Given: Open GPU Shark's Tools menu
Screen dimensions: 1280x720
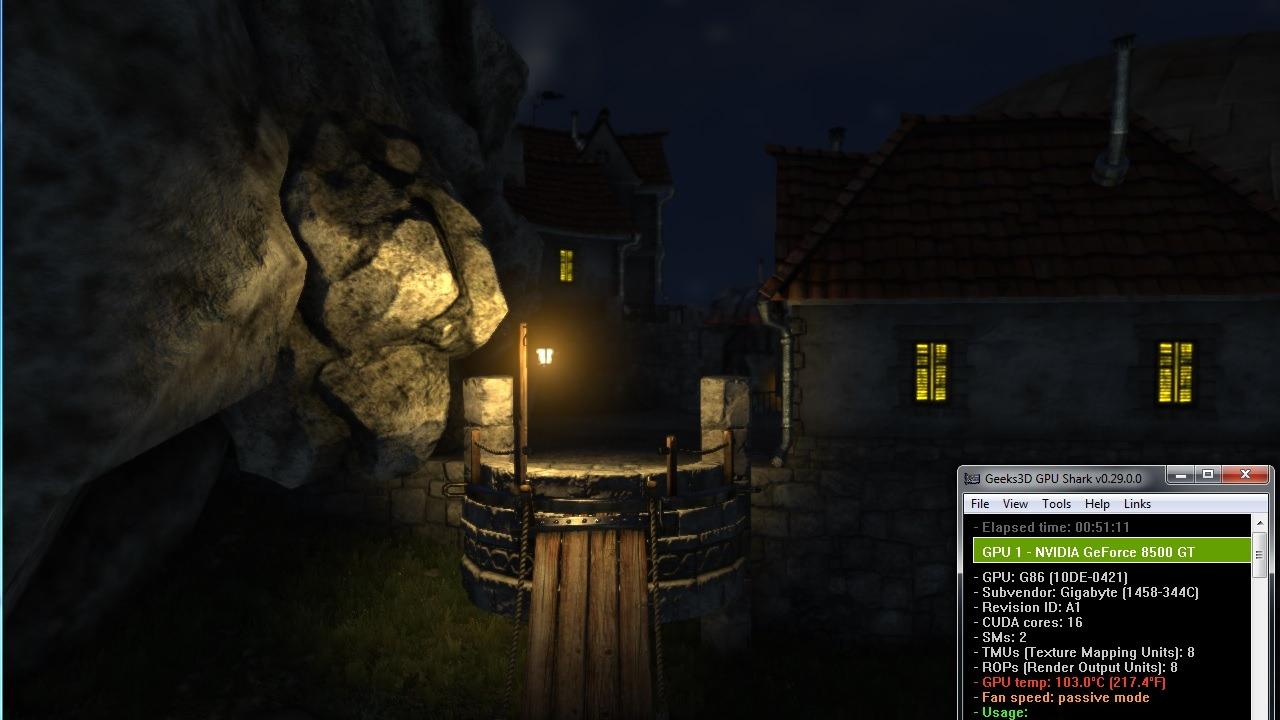Looking at the screenshot, I should (1056, 504).
